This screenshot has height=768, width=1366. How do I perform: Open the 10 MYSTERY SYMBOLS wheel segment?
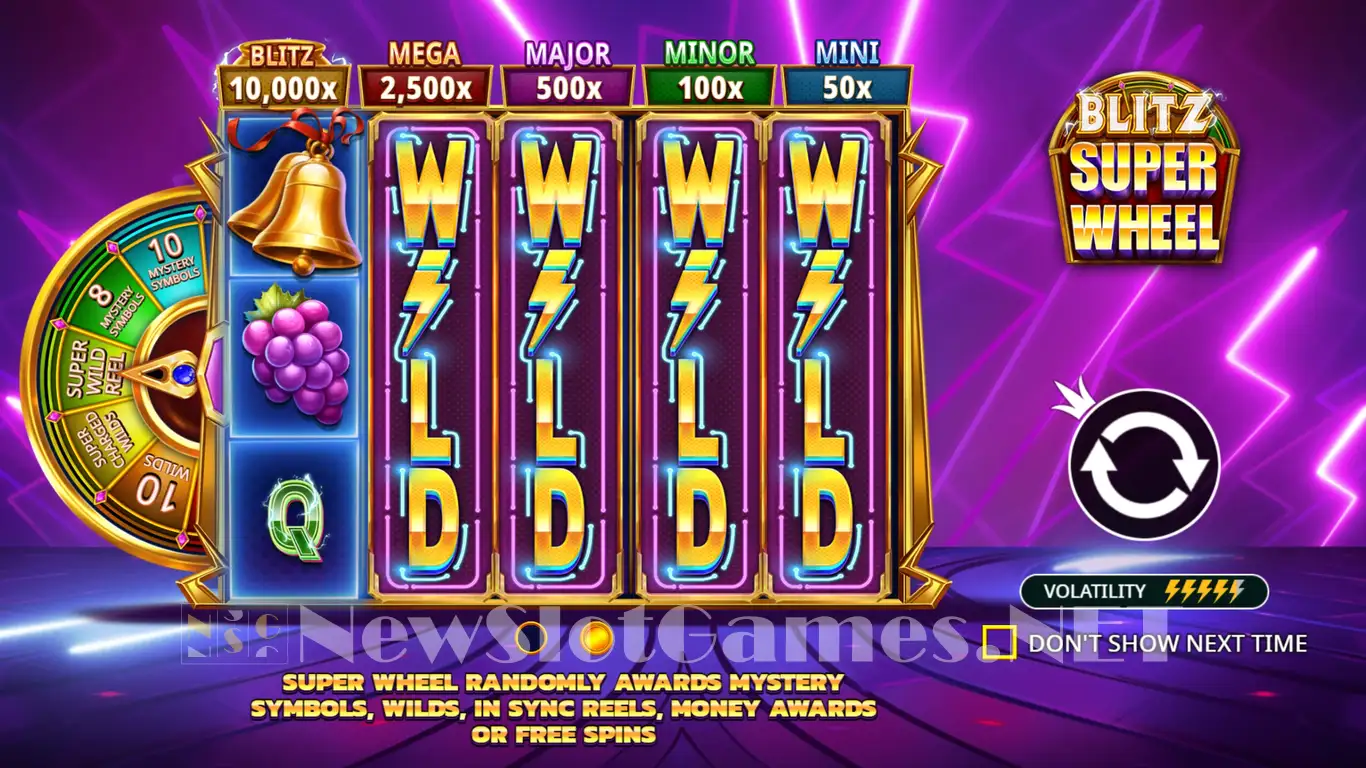tap(172, 262)
